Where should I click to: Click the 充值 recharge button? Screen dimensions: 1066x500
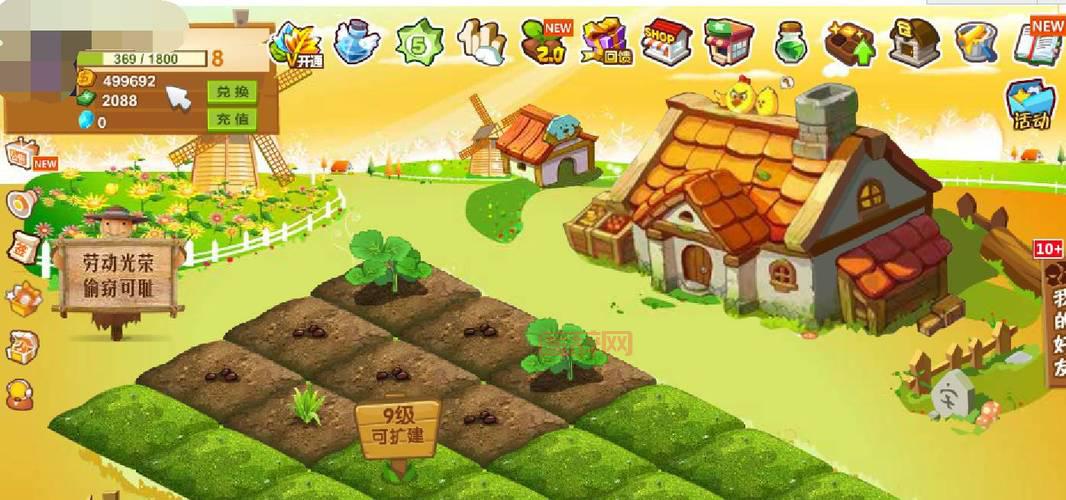point(231,120)
